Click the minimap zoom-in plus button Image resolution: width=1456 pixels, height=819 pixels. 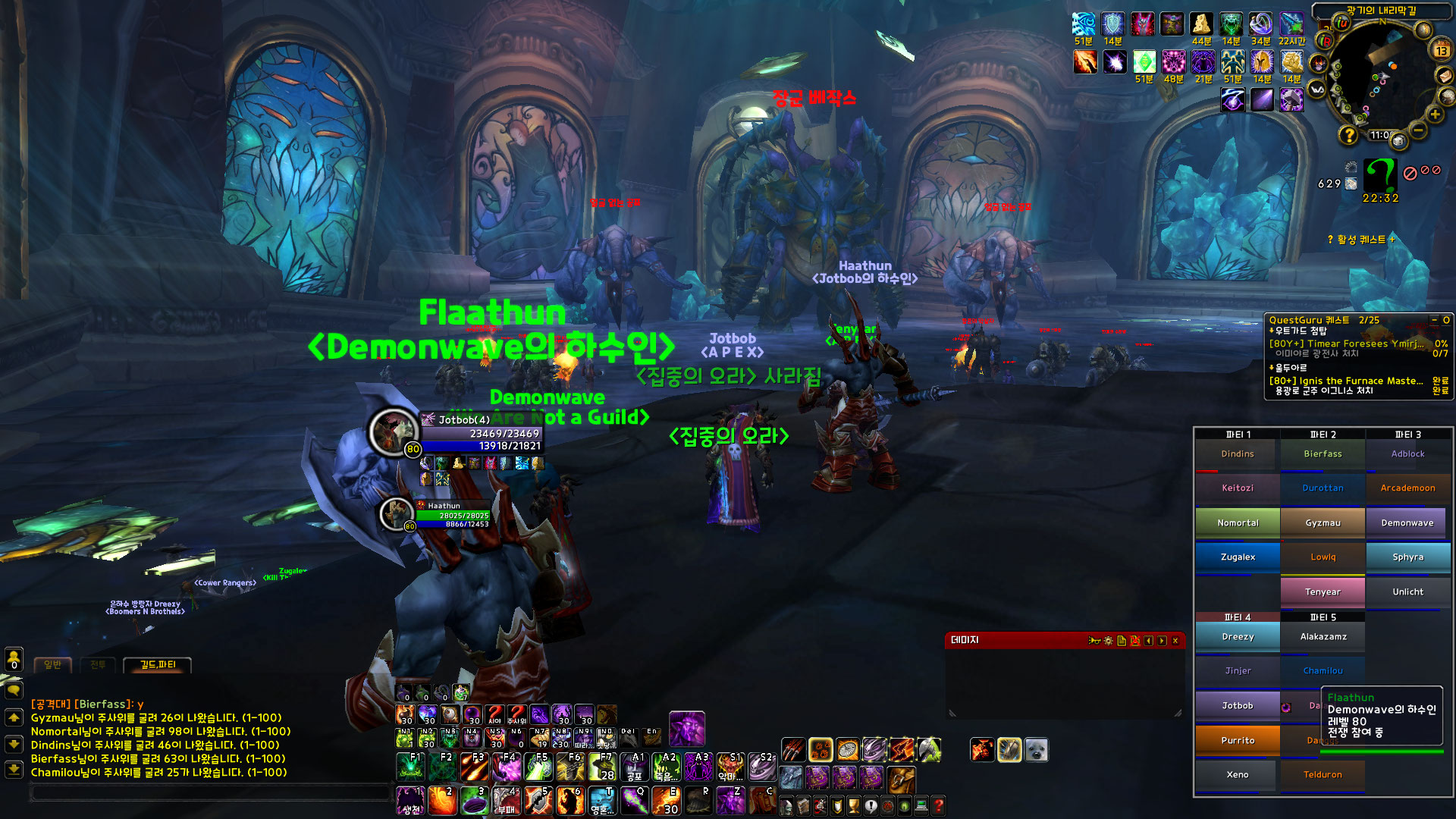[1435, 115]
